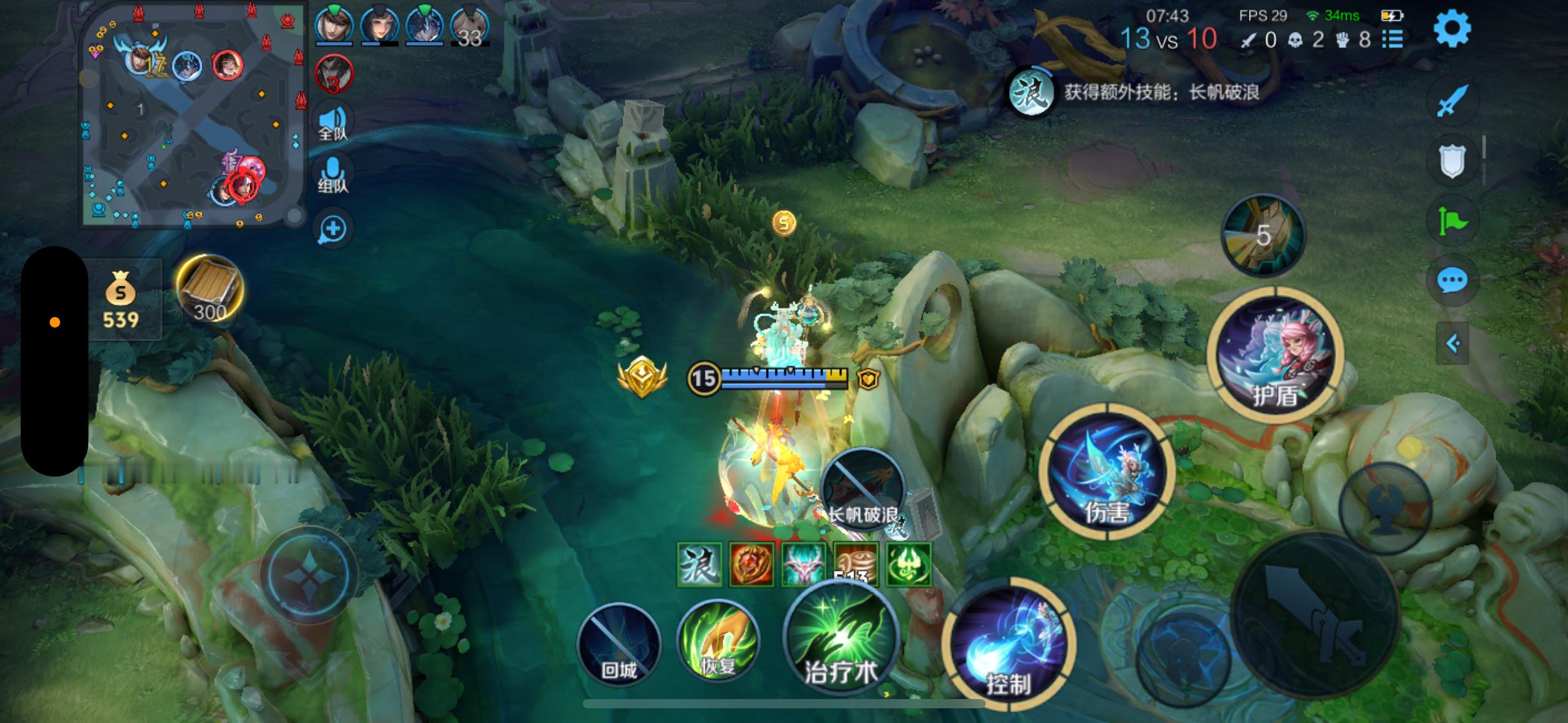
Task: Send the attack signal sword icon
Action: click(x=1452, y=101)
